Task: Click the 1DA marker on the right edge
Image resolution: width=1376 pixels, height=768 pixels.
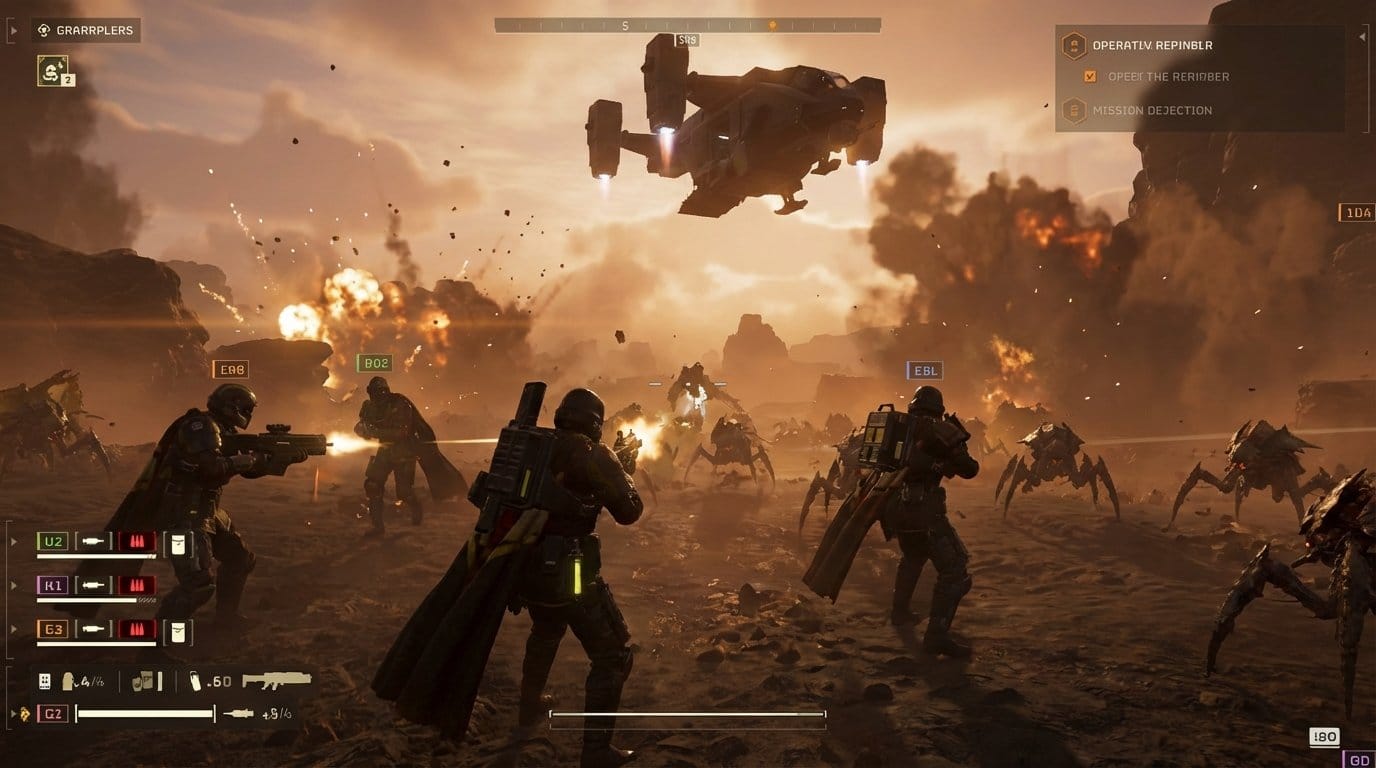Action: click(1355, 211)
